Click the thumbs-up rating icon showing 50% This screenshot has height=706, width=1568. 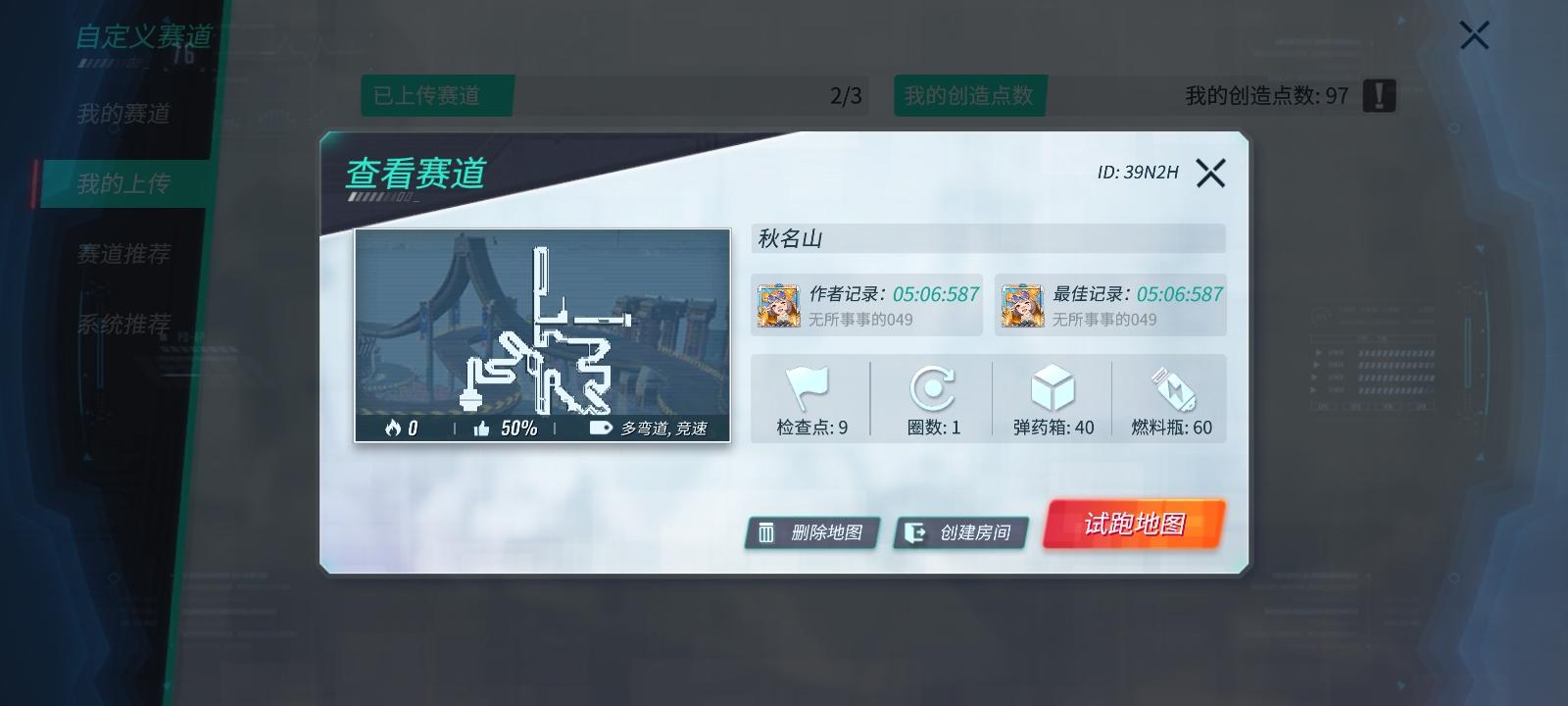(x=480, y=429)
